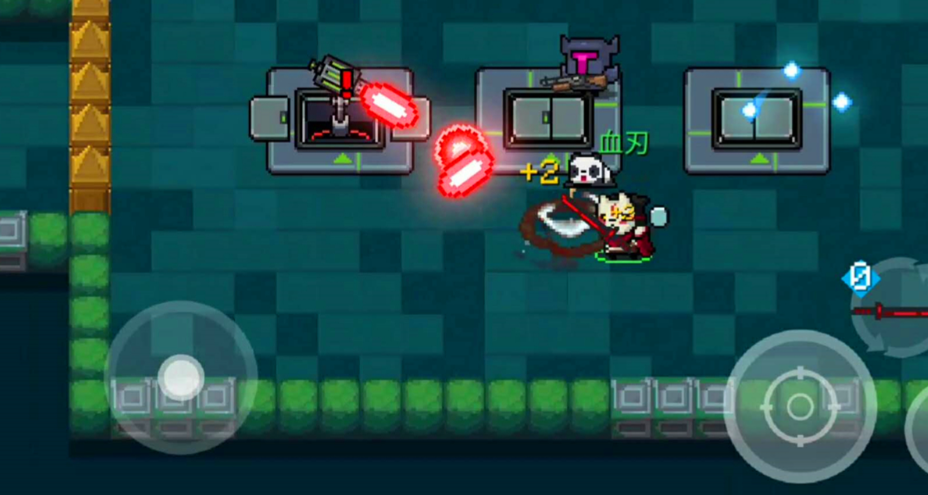The image size is (928, 495).
Task: Tap the crosshair attack button
Action: [799, 406]
